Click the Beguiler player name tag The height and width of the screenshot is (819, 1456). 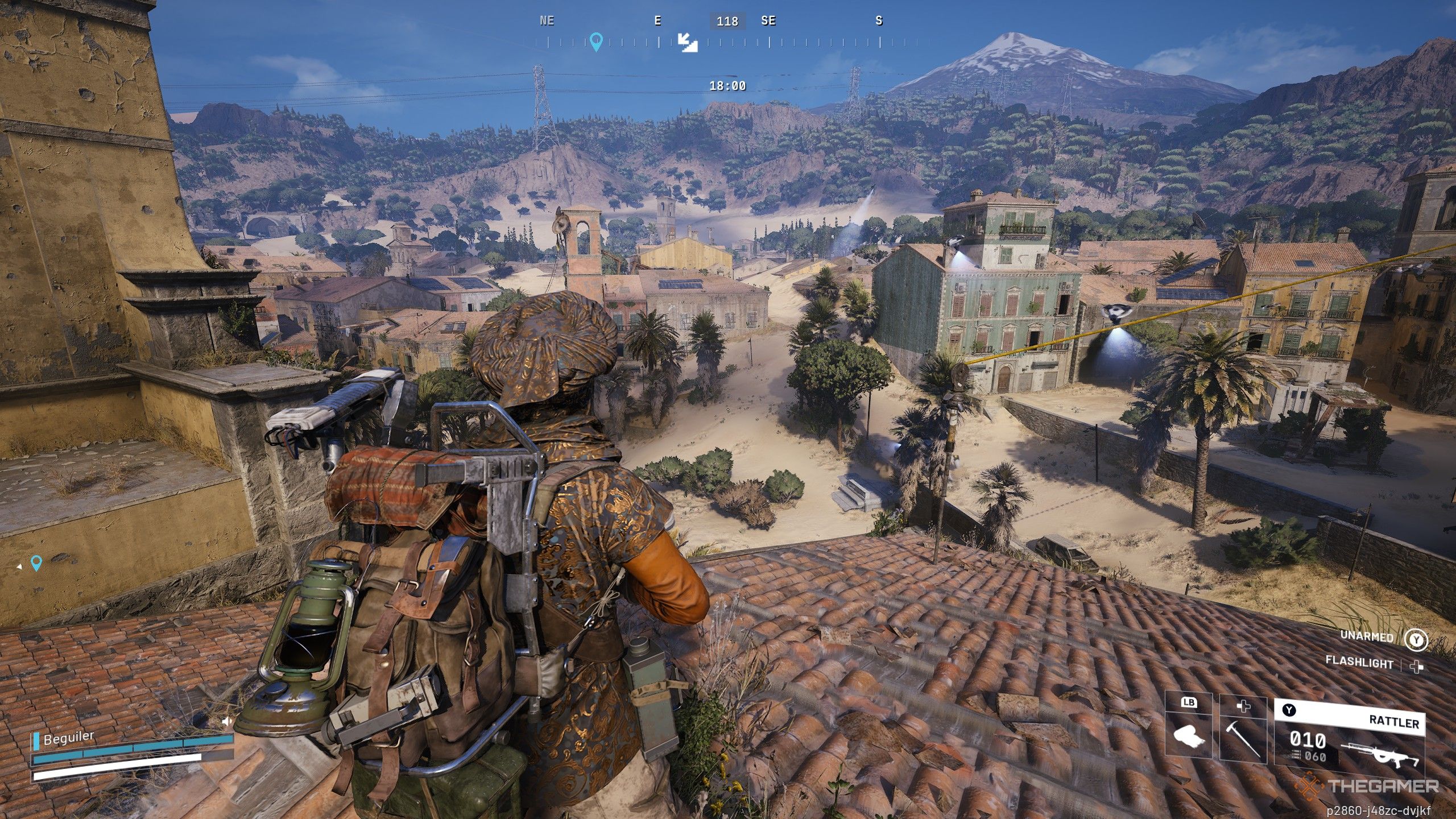point(69,738)
